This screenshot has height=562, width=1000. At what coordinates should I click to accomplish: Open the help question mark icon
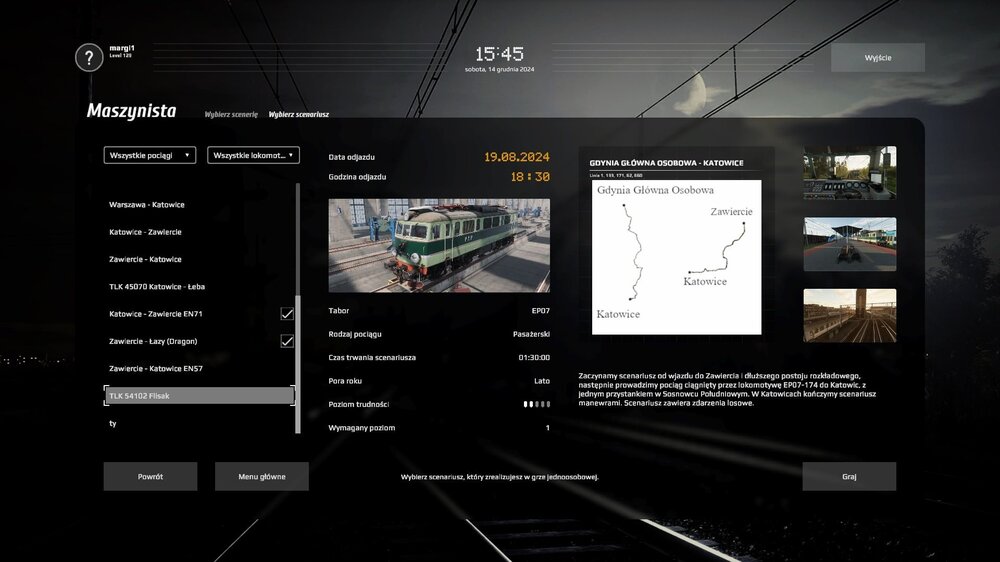point(89,57)
